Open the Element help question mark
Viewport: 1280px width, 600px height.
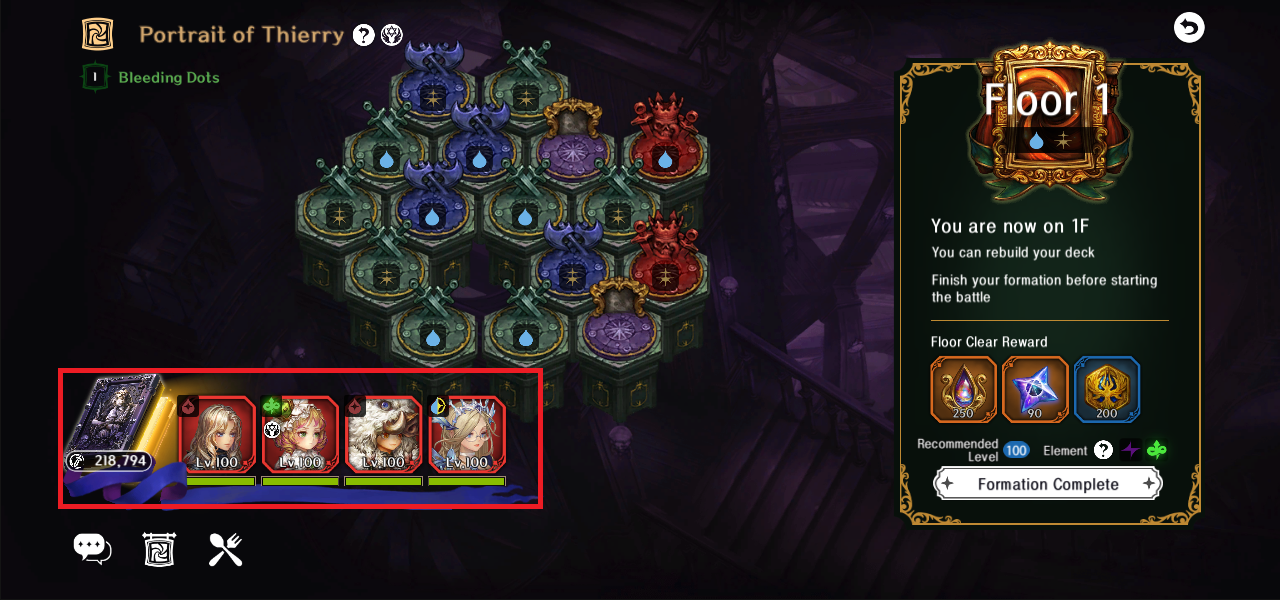click(x=1103, y=450)
